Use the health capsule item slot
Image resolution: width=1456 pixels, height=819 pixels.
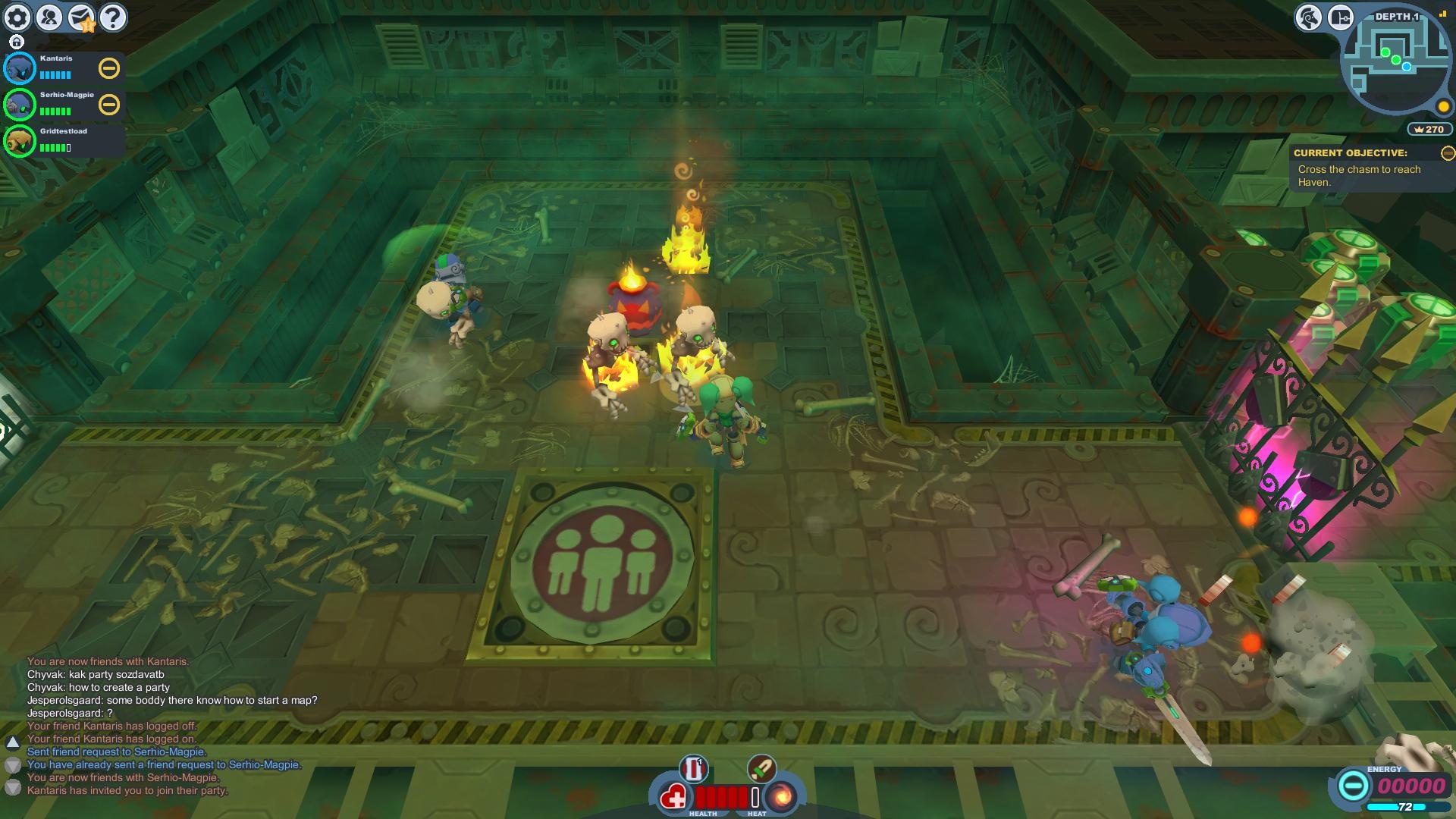click(693, 769)
